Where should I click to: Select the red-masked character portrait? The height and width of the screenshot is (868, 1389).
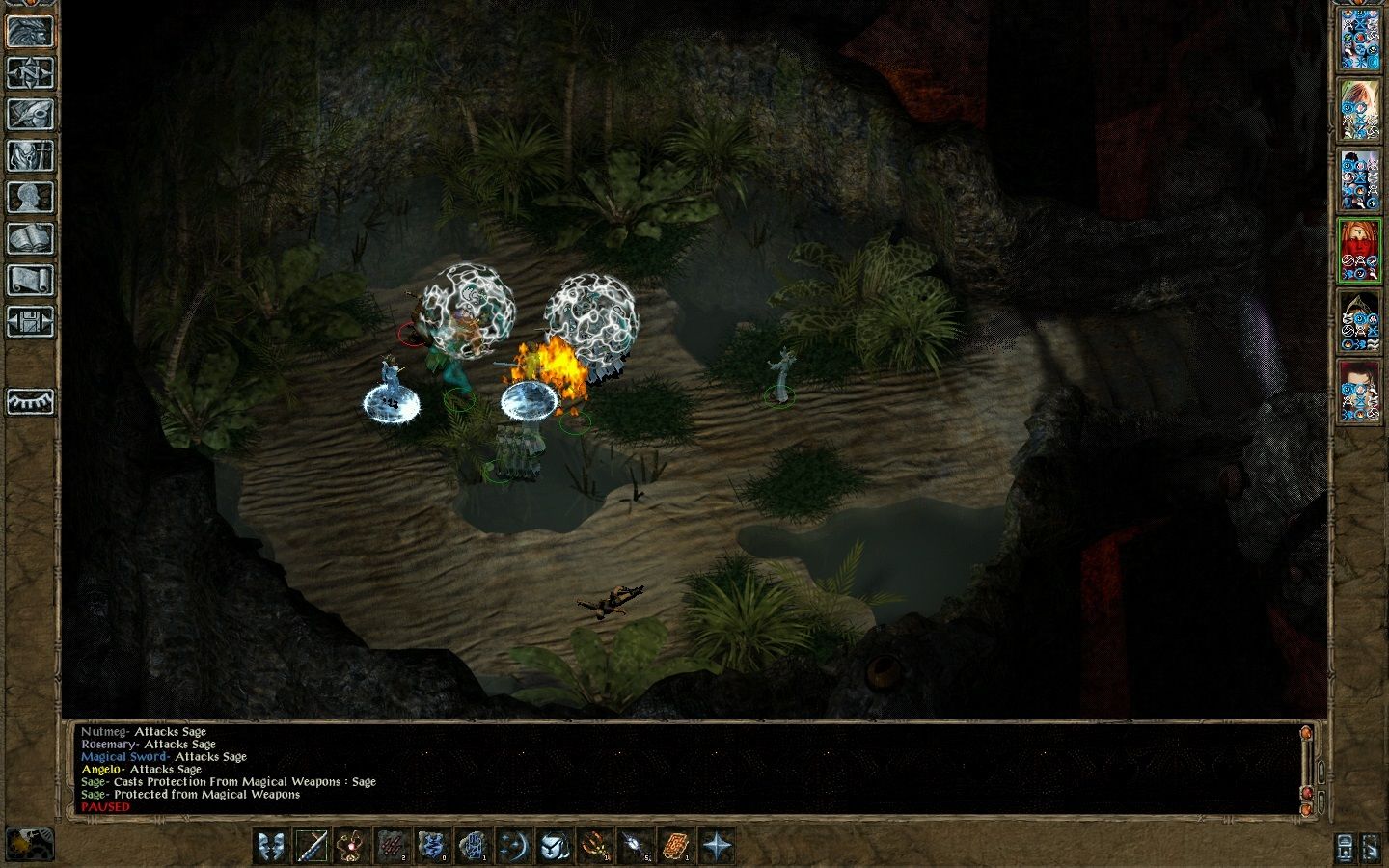tap(1359, 251)
